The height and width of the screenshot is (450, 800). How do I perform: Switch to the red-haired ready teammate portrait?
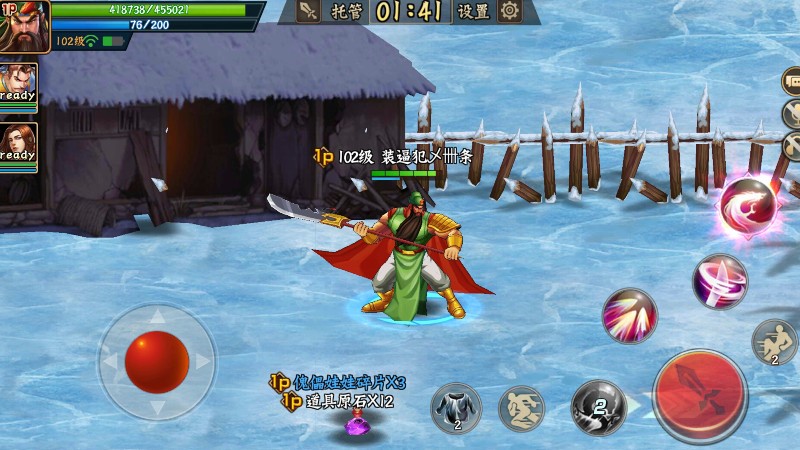click(18, 146)
